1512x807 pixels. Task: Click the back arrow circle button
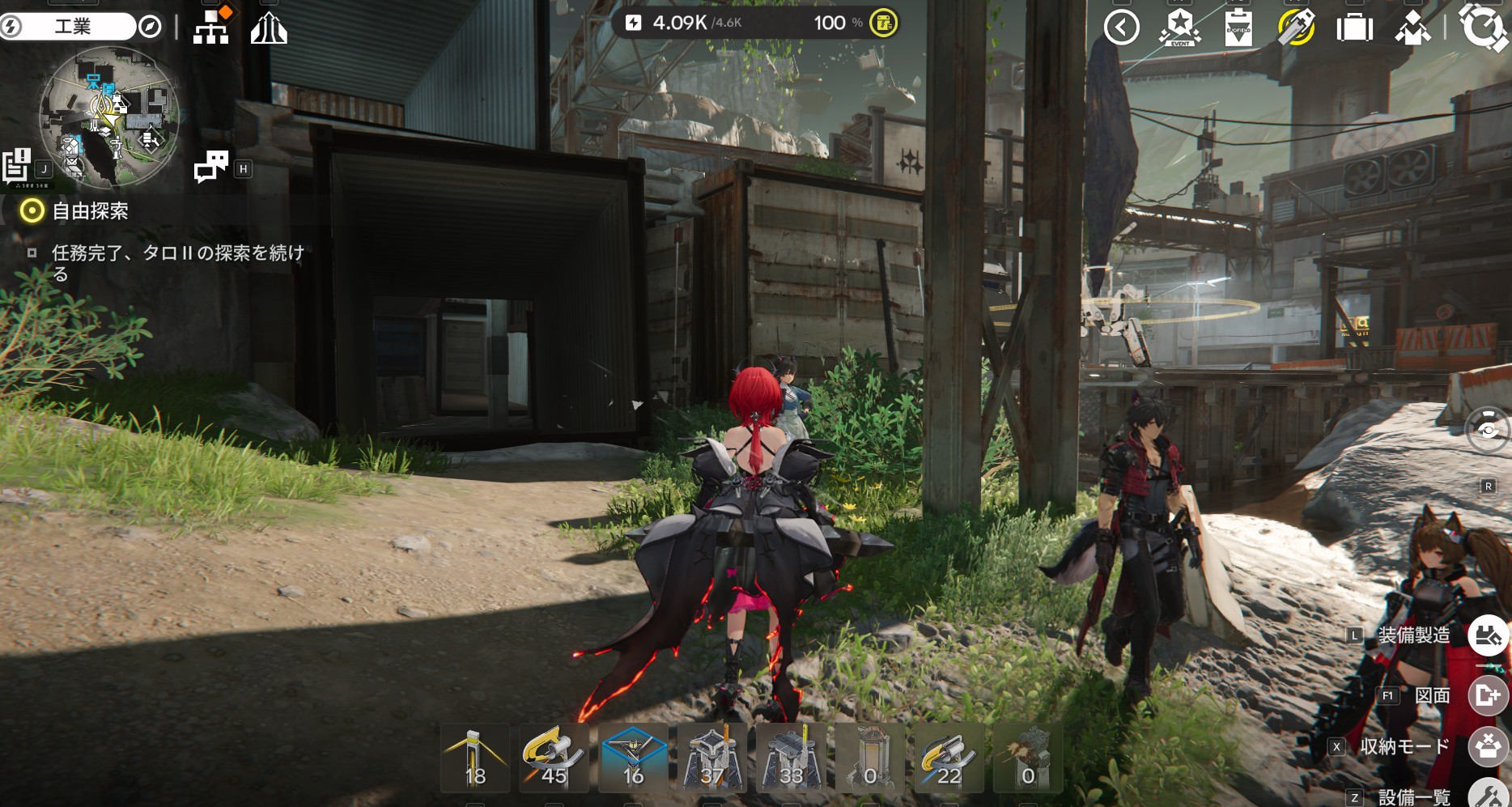pyautogui.click(x=1121, y=28)
